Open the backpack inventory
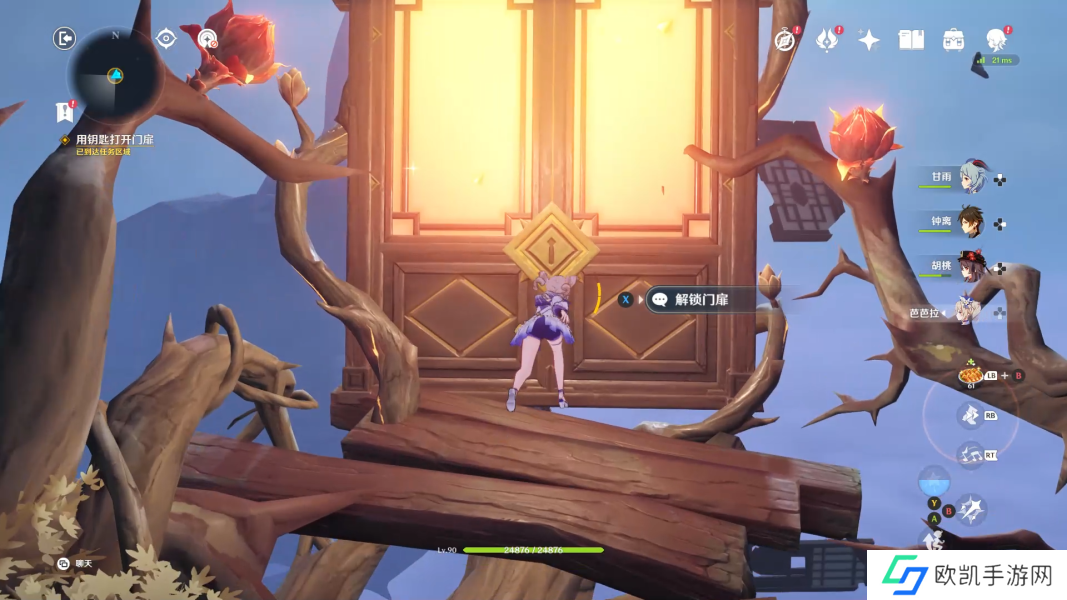The width and height of the screenshot is (1067, 600). point(953,40)
